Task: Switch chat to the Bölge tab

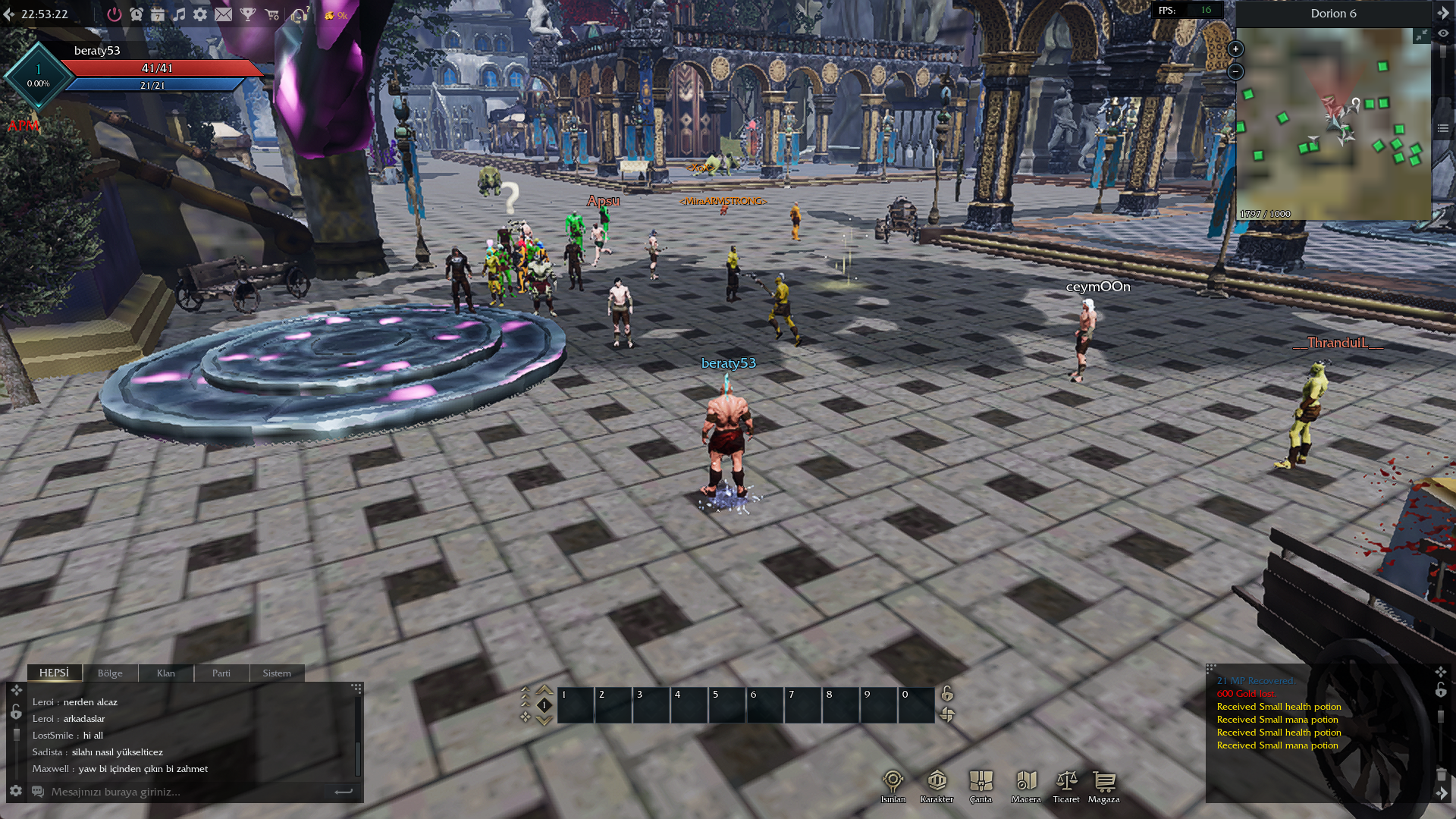Action: tap(110, 673)
